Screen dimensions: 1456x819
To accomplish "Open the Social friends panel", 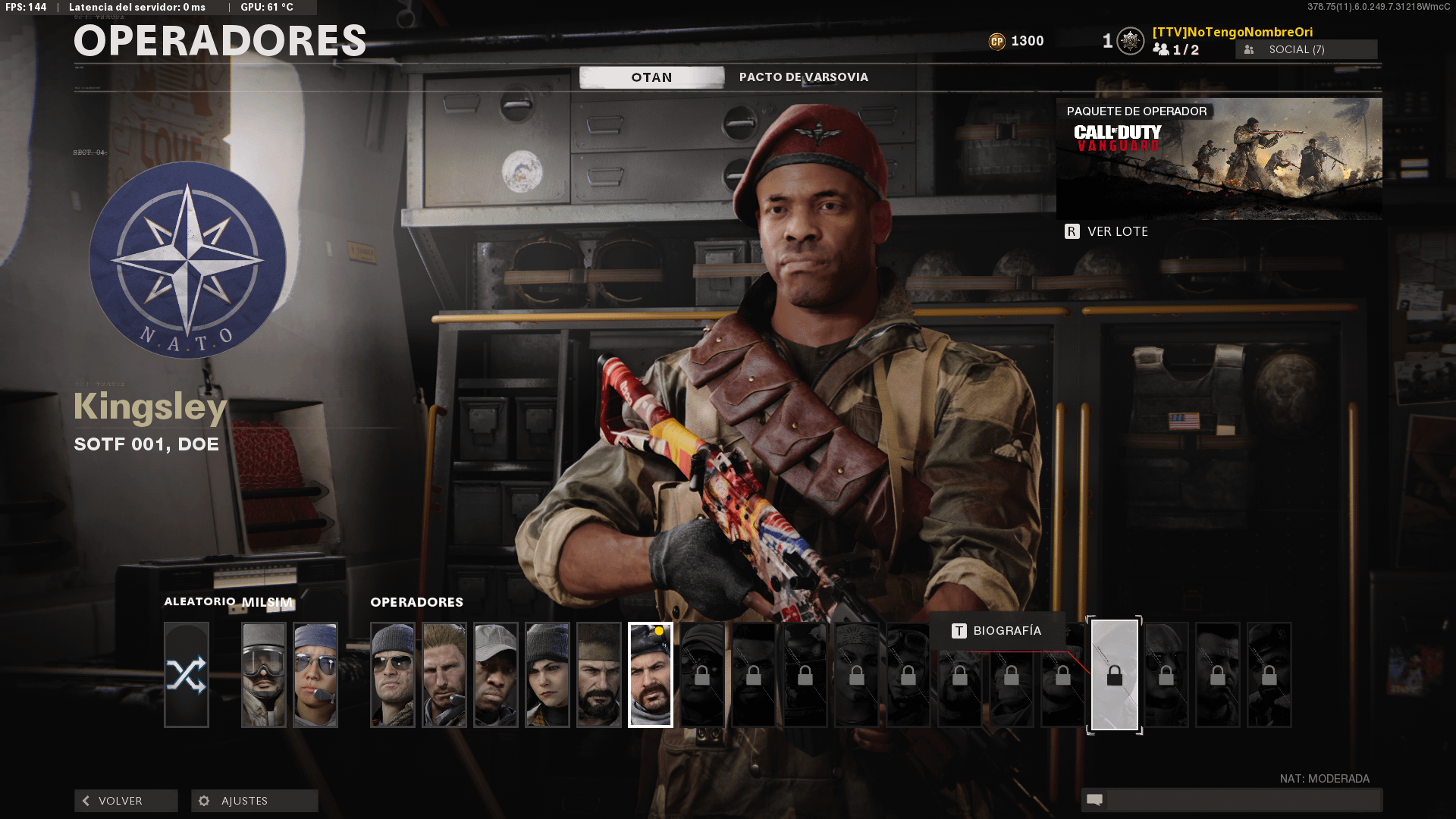I will [x=1306, y=49].
